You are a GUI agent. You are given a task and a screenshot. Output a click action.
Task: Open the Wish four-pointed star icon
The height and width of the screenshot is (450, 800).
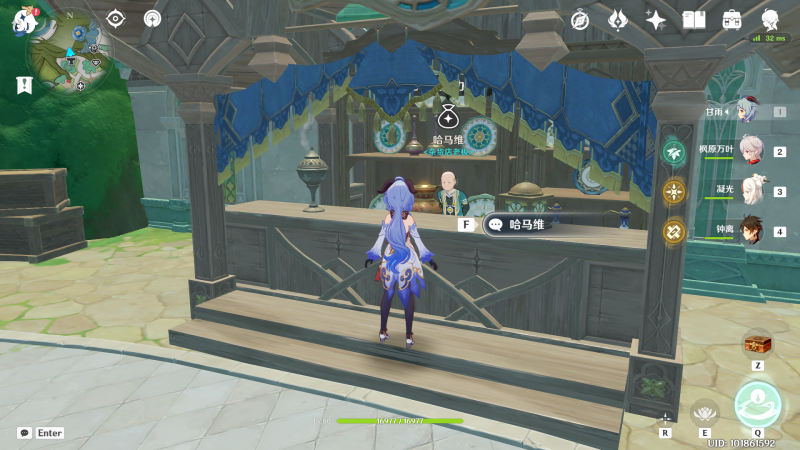[x=656, y=19]
